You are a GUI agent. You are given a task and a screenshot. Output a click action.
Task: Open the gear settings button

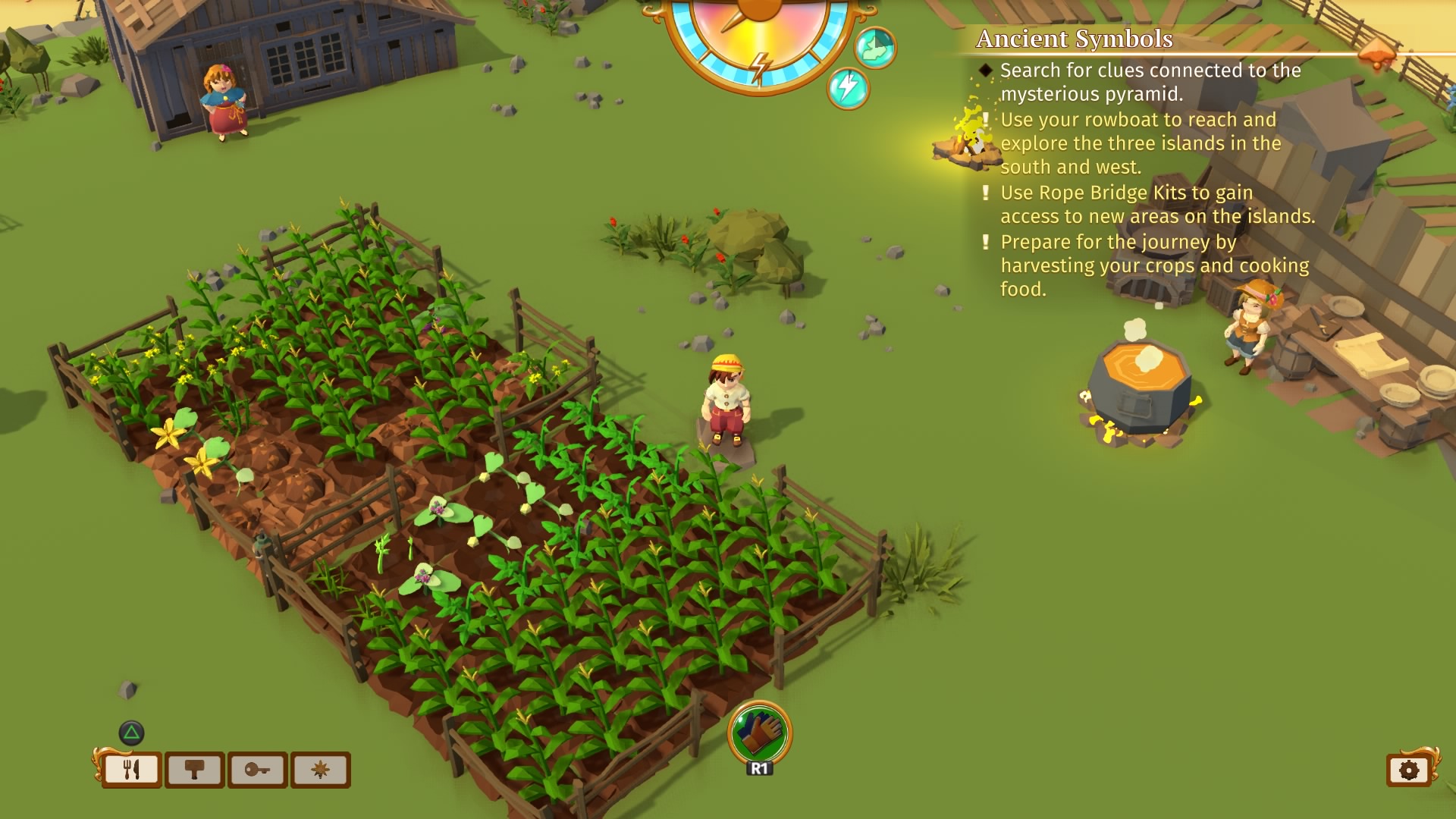coord(1408,770)
